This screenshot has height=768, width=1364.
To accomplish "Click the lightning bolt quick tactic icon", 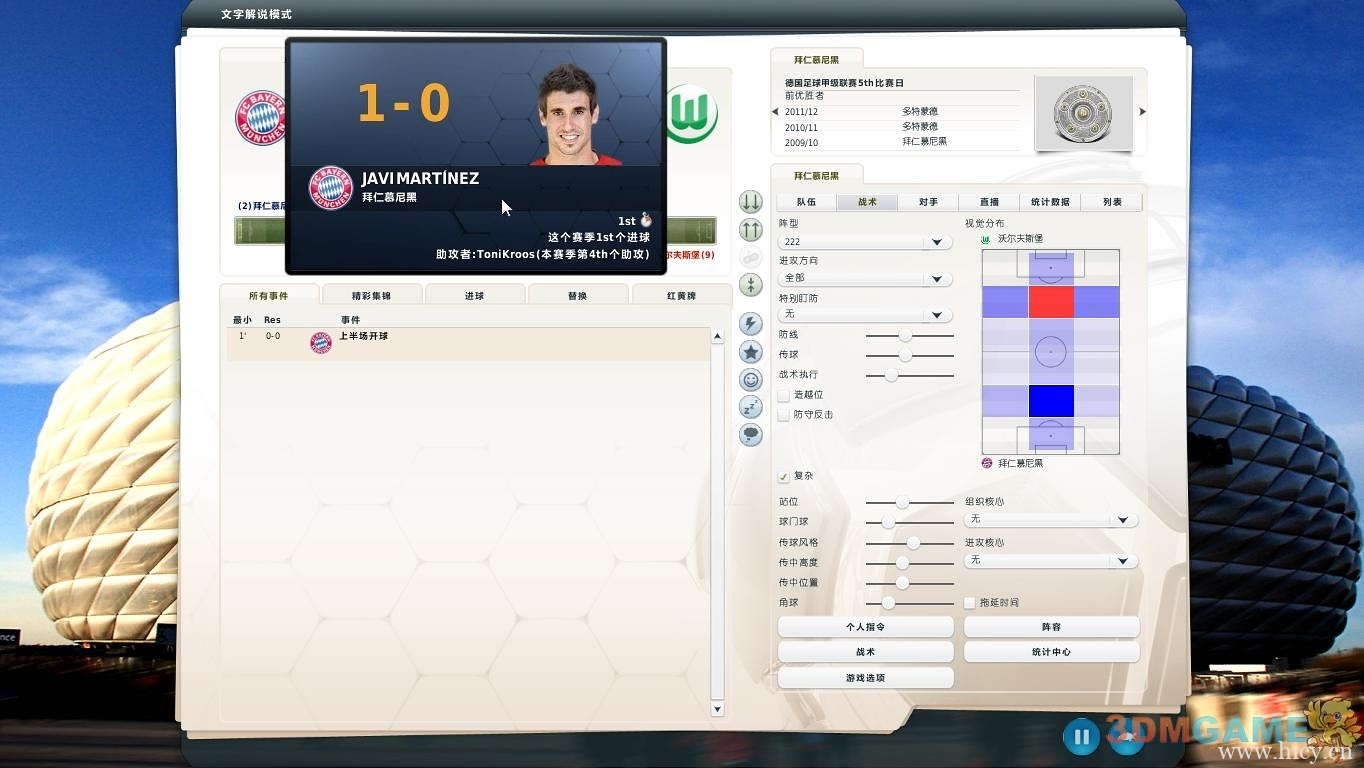I will click(750, 323).
